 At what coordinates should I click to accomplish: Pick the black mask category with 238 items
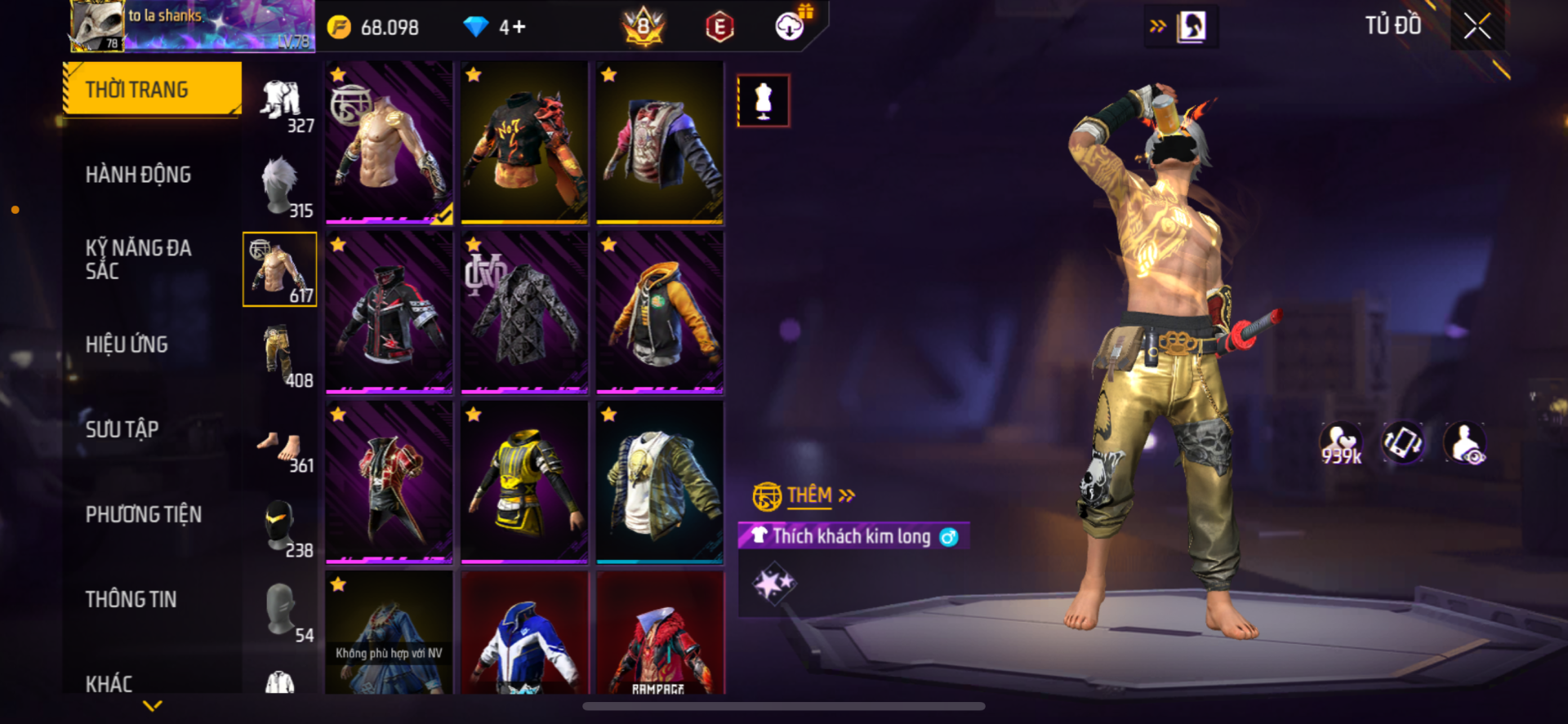[280, 527]
